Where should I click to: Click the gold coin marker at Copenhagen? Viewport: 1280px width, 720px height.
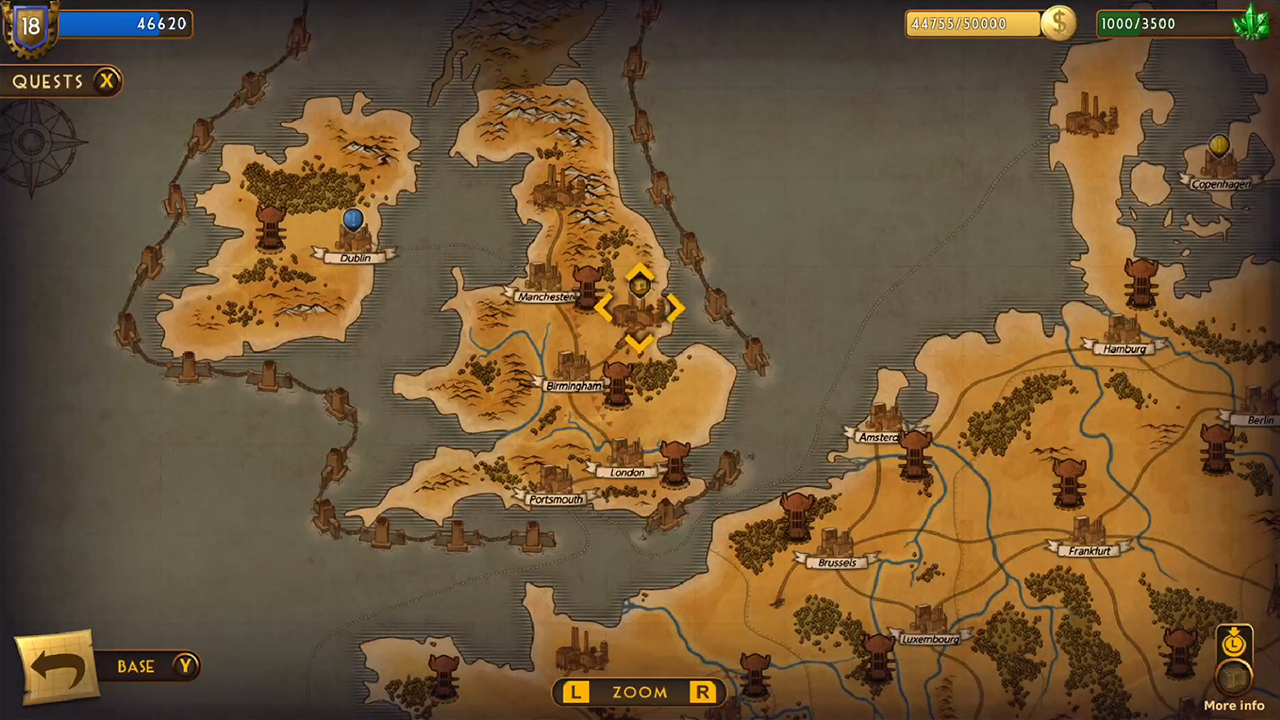1218,146
